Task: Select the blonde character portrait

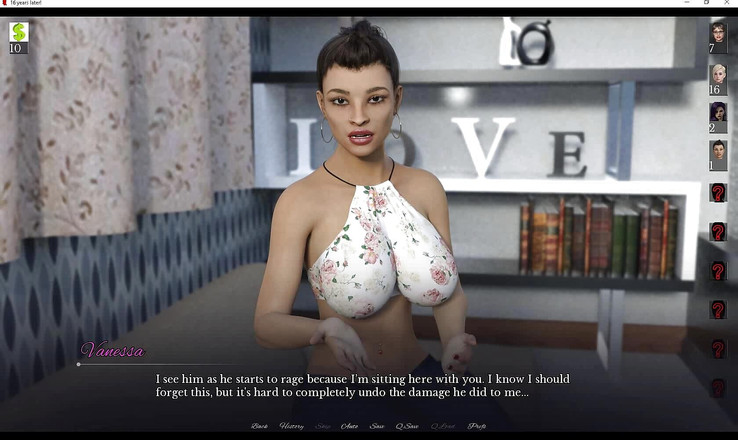Action: [x=718, y=74]
